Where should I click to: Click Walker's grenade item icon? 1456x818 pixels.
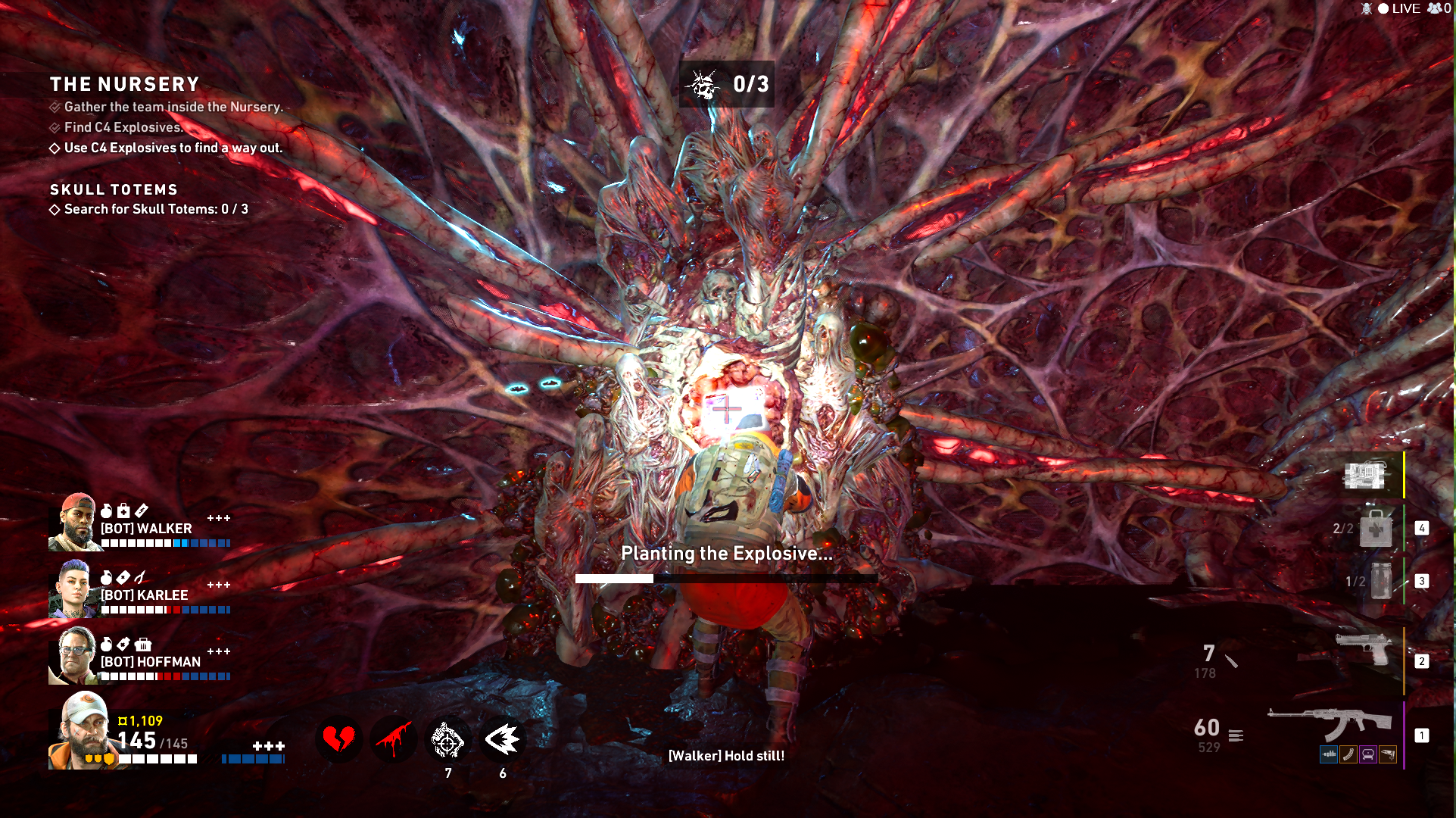(105, 510)
